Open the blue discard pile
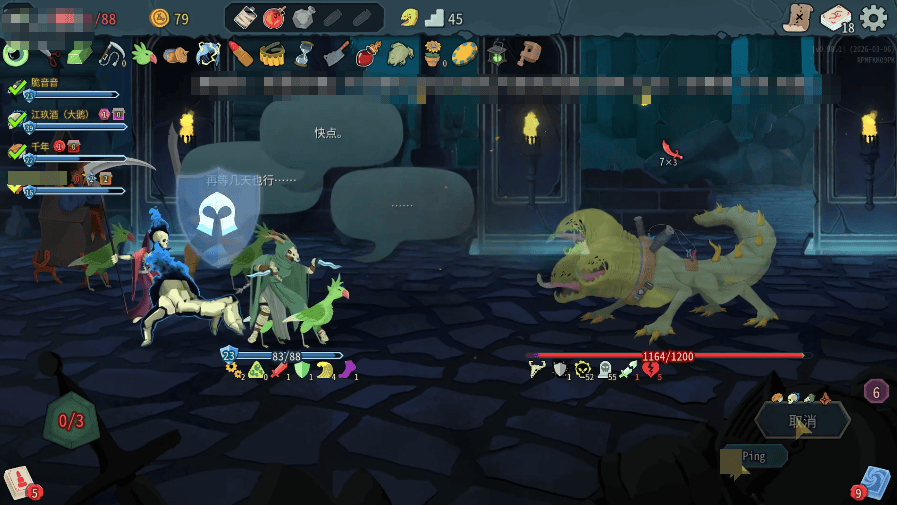 [874, 482]
